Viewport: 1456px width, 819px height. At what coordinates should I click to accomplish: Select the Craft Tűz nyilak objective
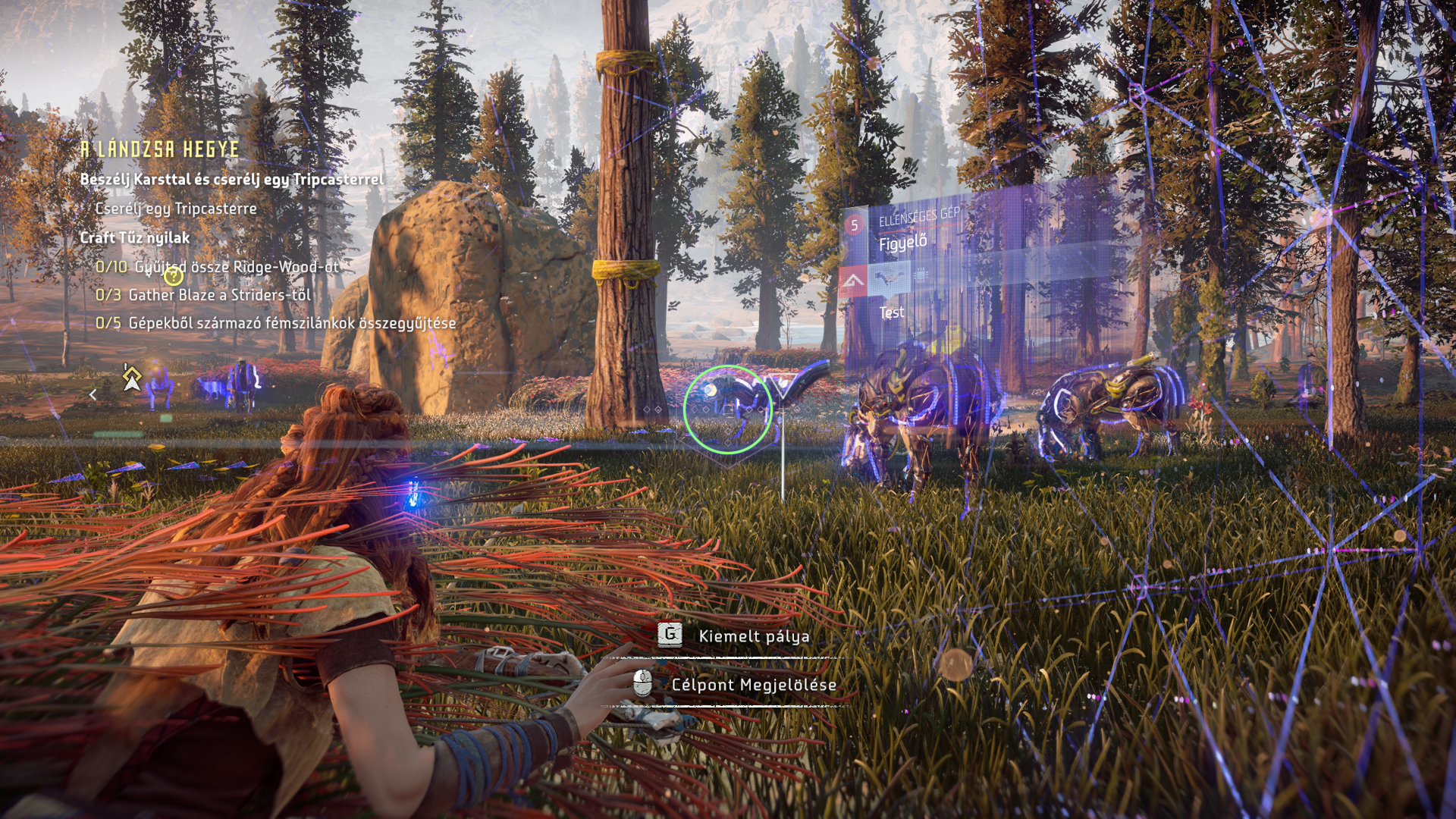(x=135, y=237)
